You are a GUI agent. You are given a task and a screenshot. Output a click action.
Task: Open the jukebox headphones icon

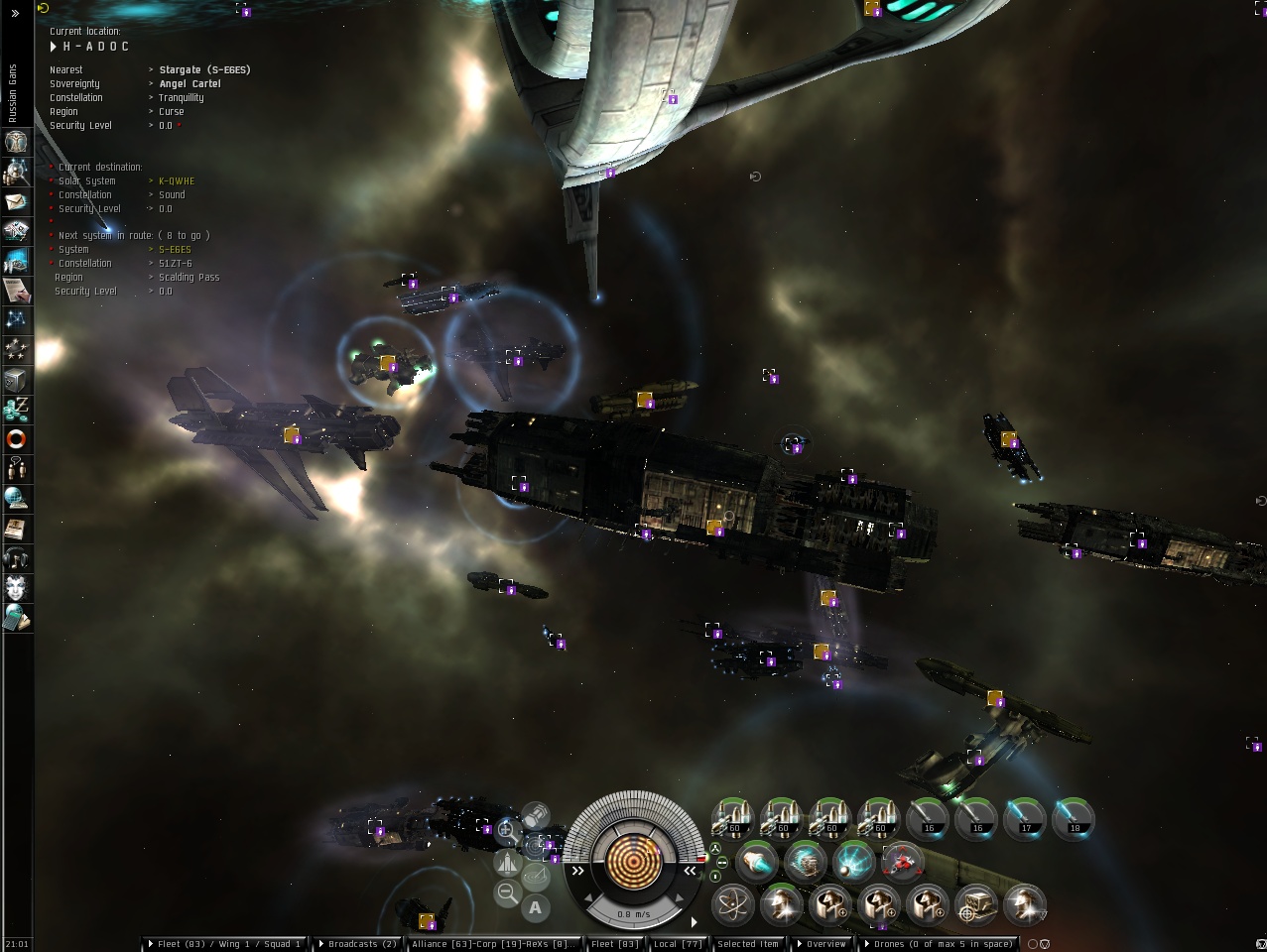[17, 557]
